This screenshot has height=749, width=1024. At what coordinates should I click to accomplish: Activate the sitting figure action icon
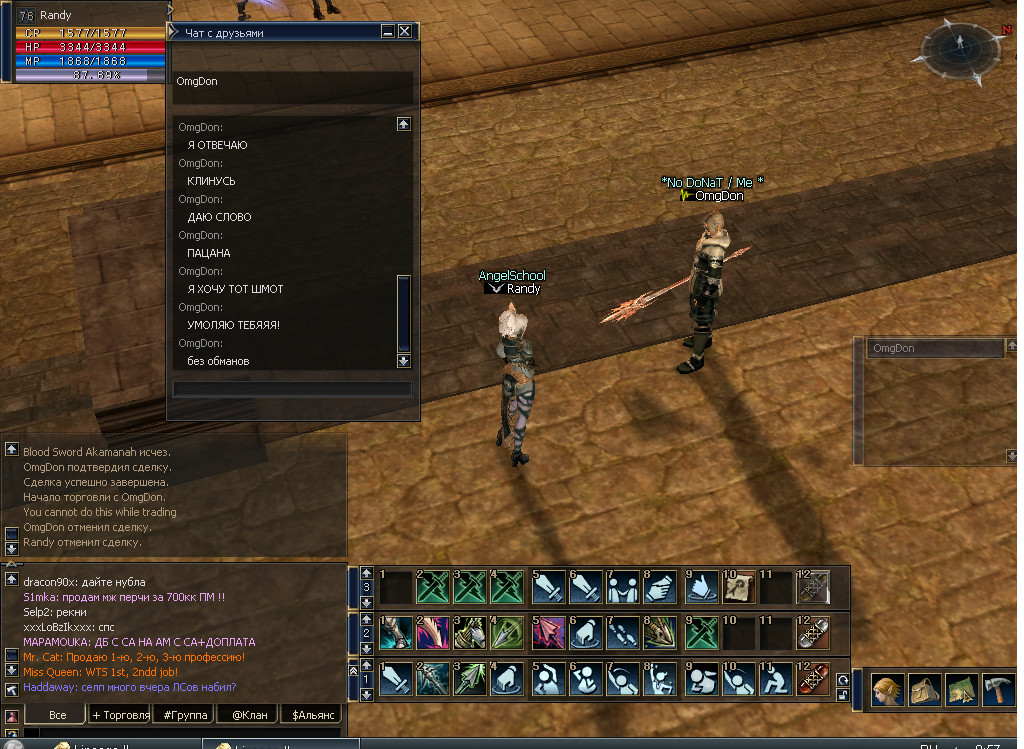tap(775, 680)
